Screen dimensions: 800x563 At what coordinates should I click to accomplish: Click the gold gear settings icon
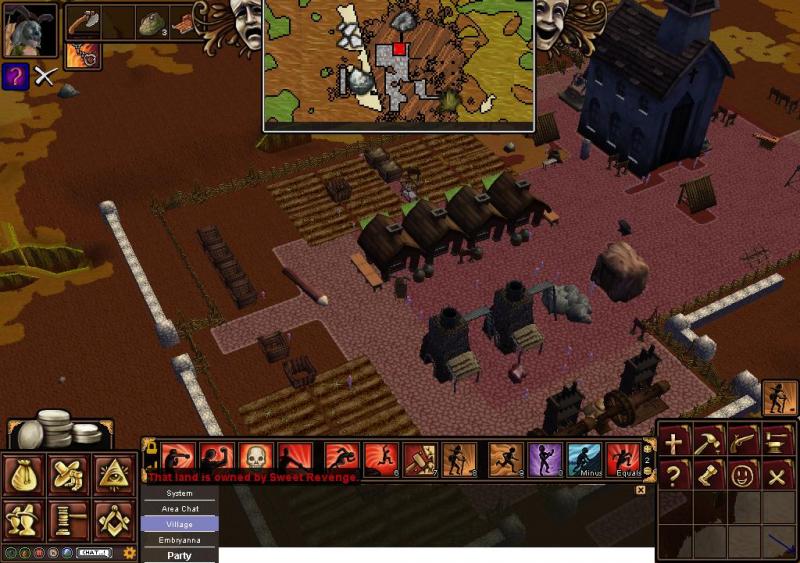point(129,552)
